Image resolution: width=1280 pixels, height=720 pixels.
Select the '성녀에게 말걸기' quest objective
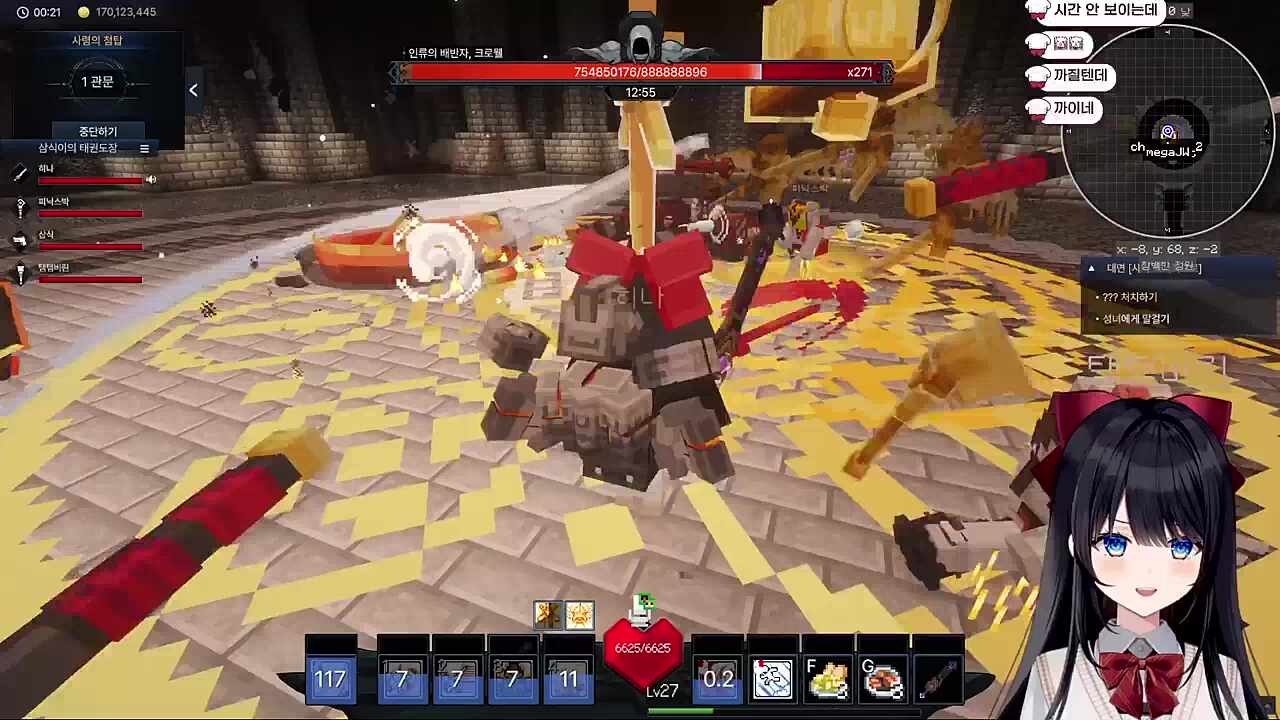[x=1136, y=319]
